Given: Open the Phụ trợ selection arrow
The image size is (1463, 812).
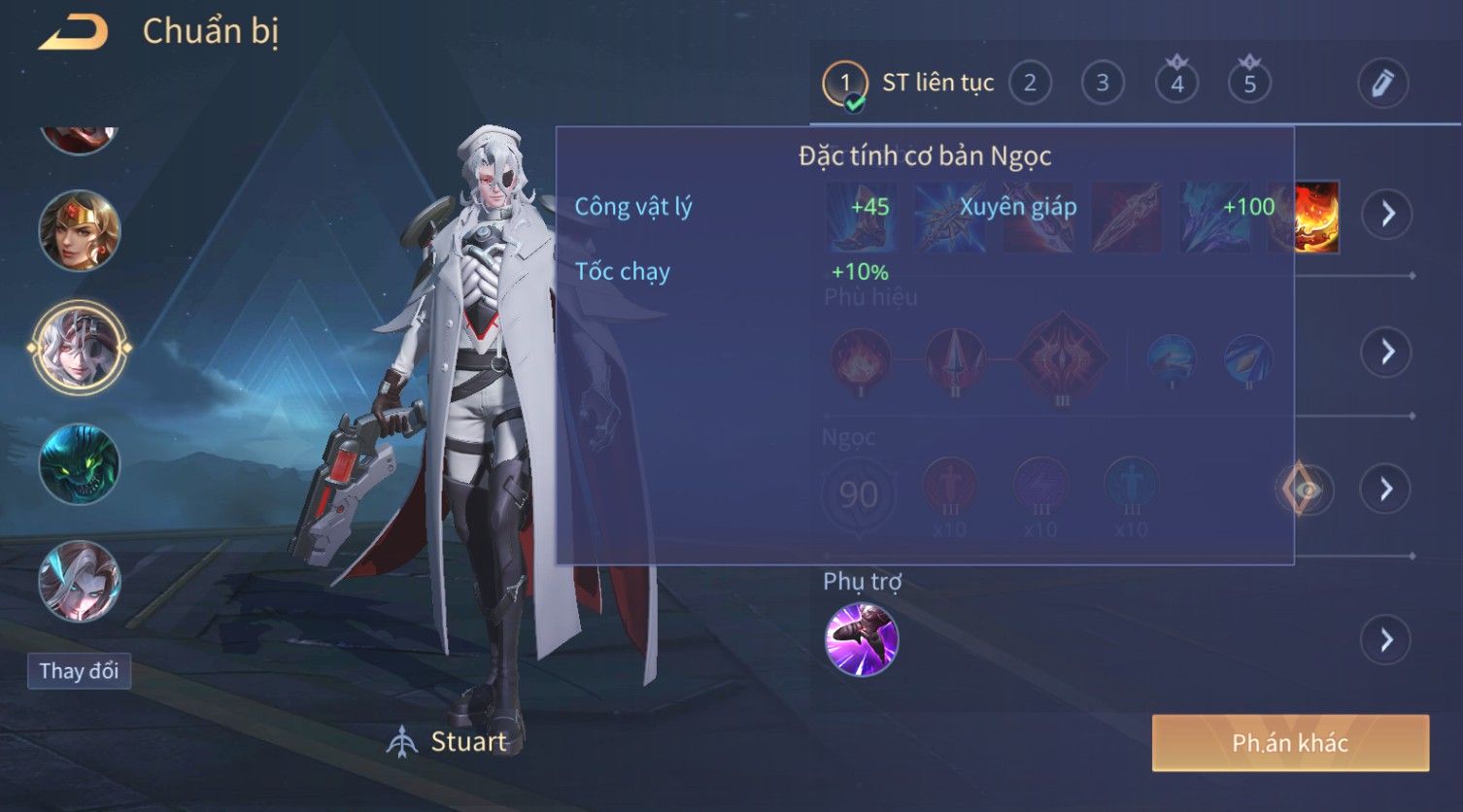Looking at the screenshot, I should (1387, 640).
